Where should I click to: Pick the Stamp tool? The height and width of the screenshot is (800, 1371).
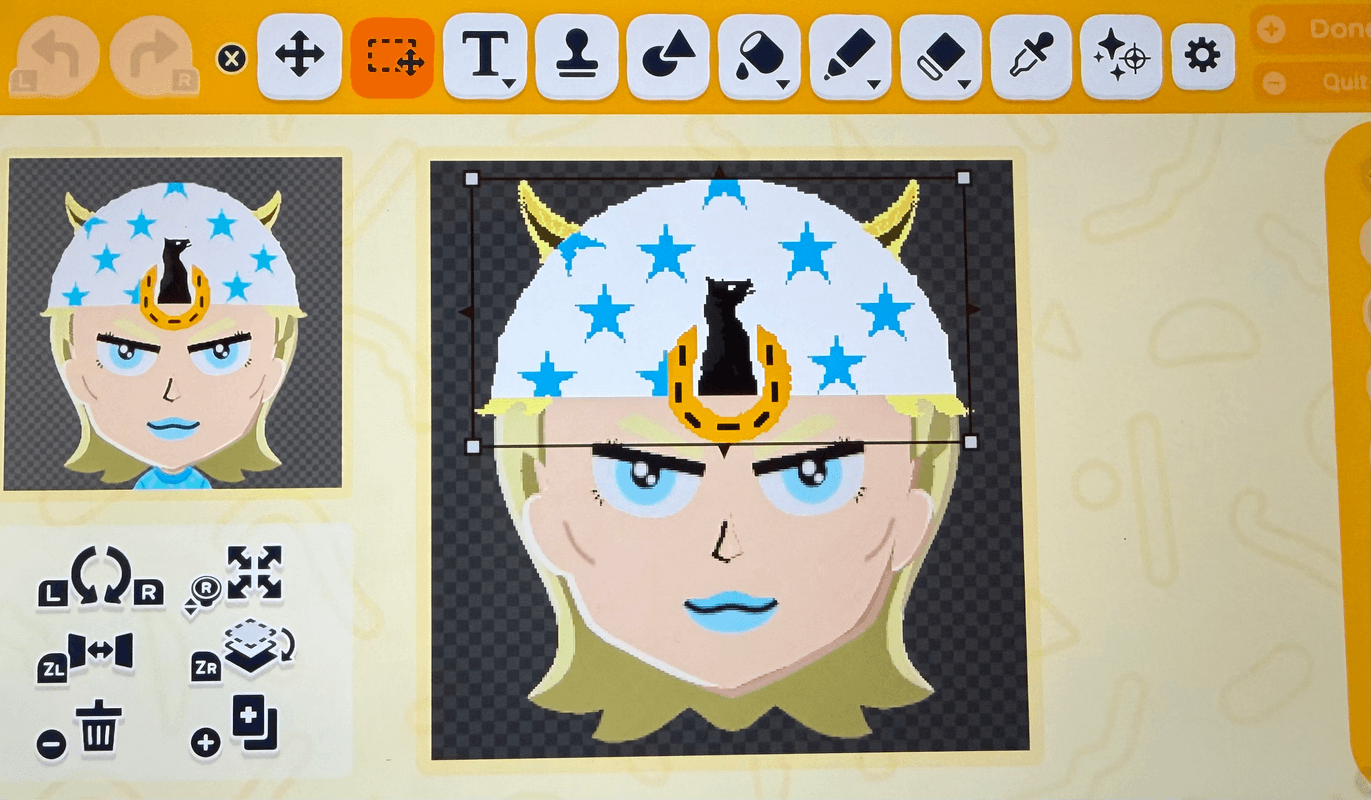click(x=577, y=57)
